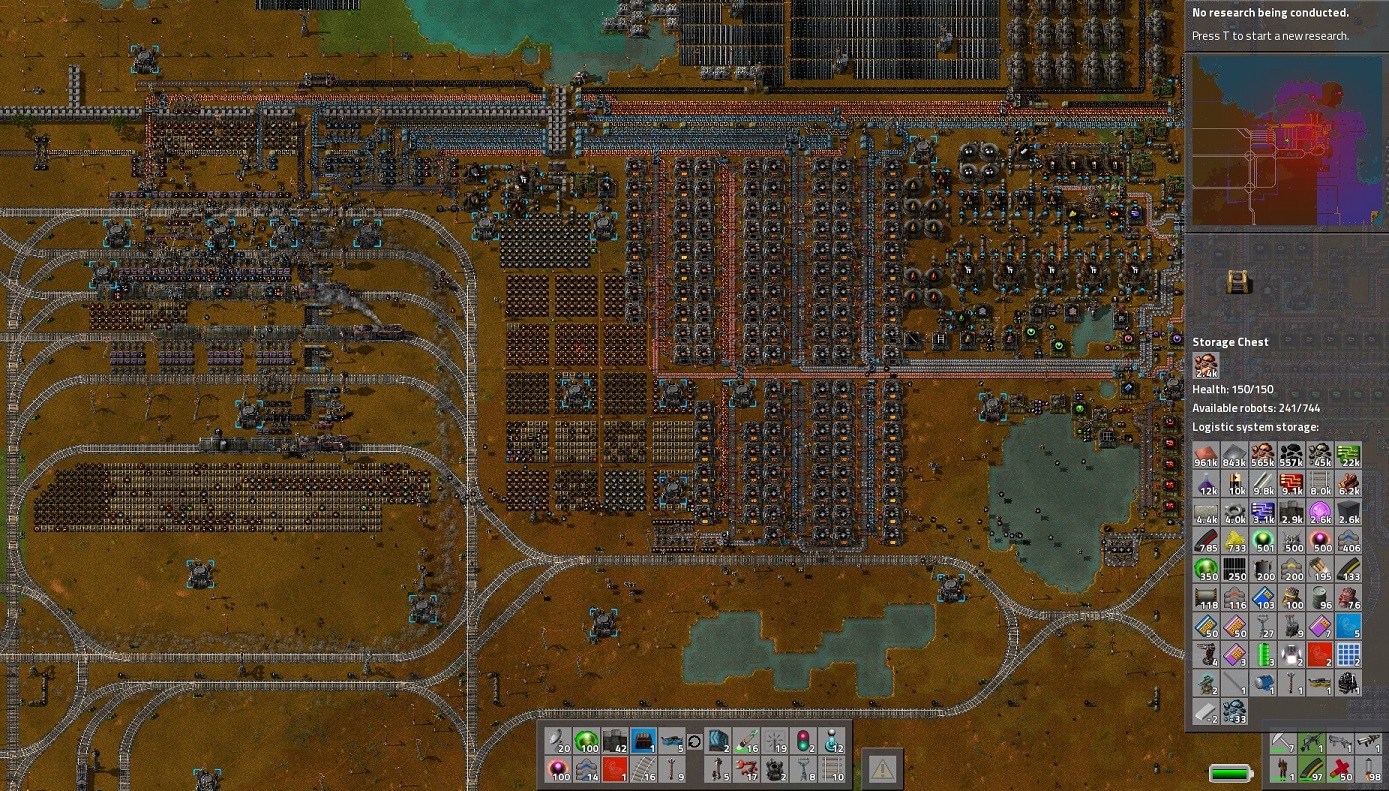Click the hotbar rotate arrow button

pyautogui.click(x=695, y=741)
